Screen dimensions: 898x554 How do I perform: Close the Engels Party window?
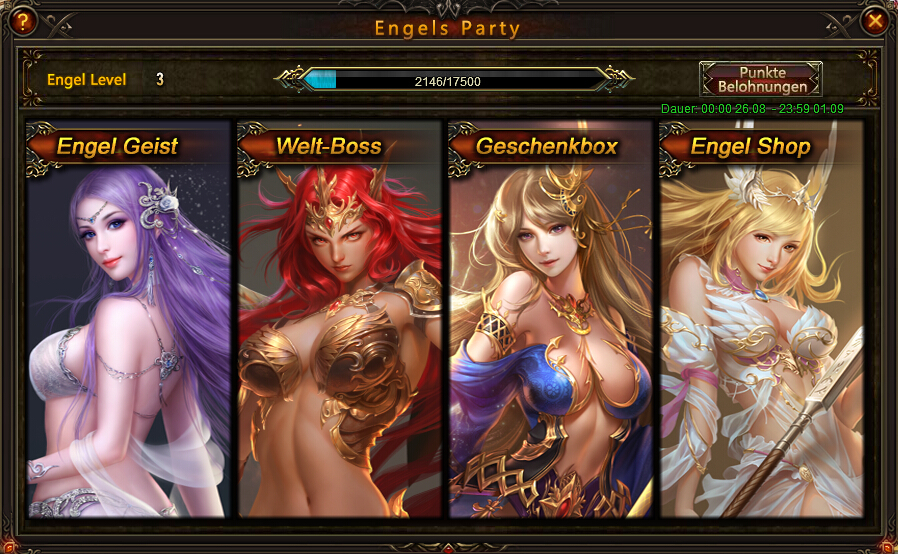tap(875, 20)
